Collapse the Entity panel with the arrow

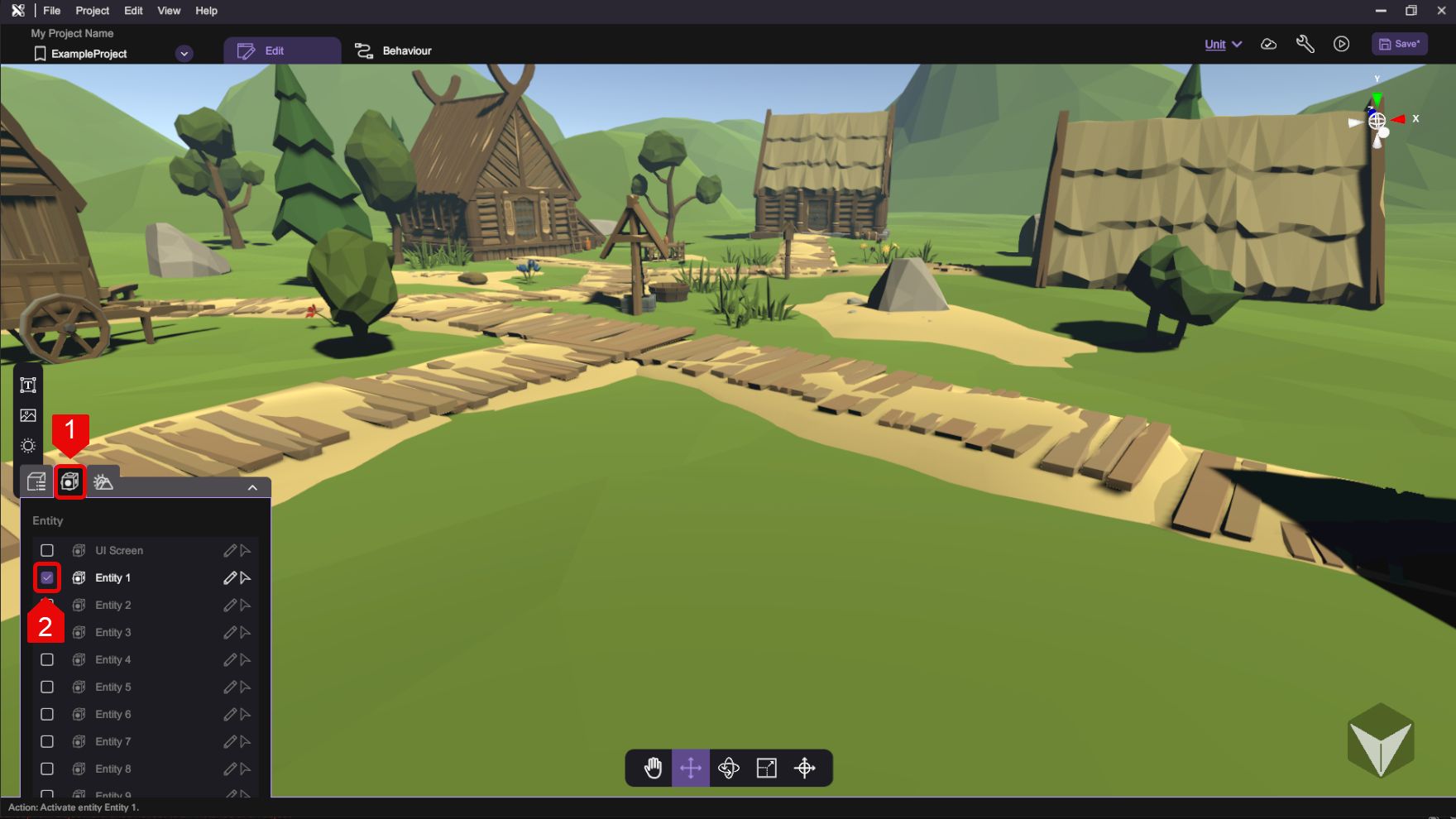click(x=252, y=487)
